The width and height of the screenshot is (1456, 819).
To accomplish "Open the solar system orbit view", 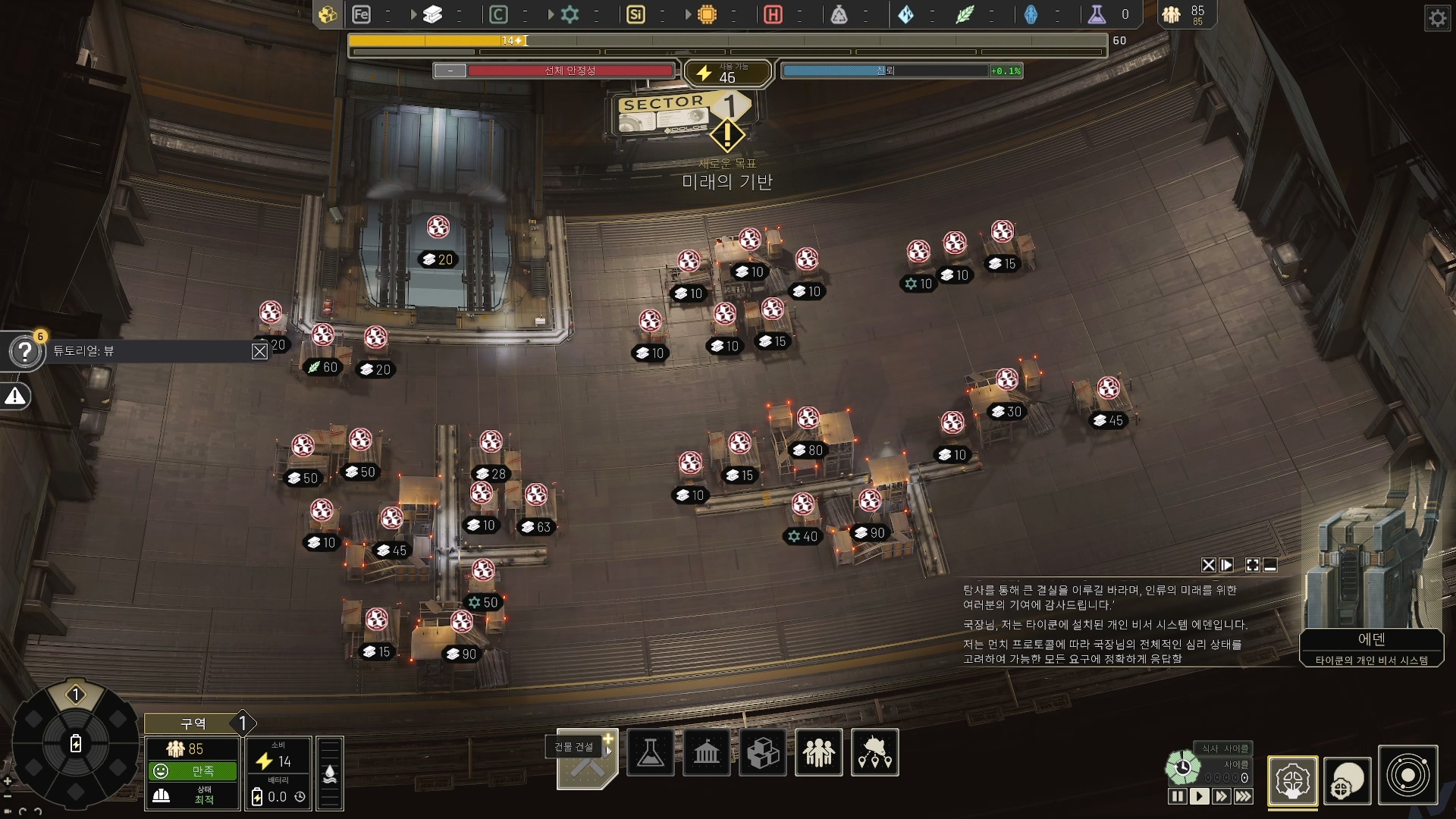I will (x=1407, y=776).
